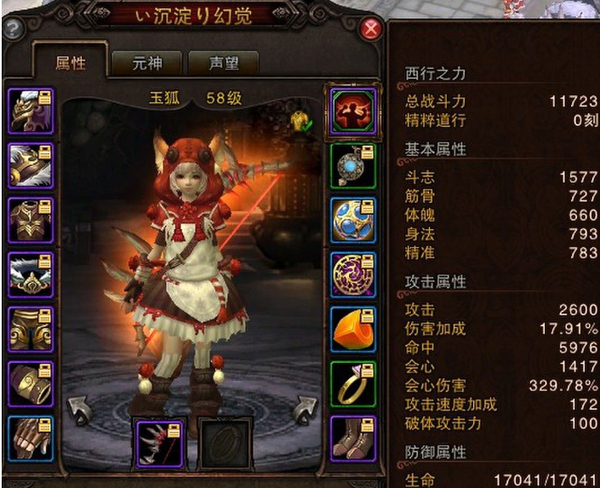600x488 pixels.
Task: Click the shoulder armor equipment slot
Action: click(31, 165)
